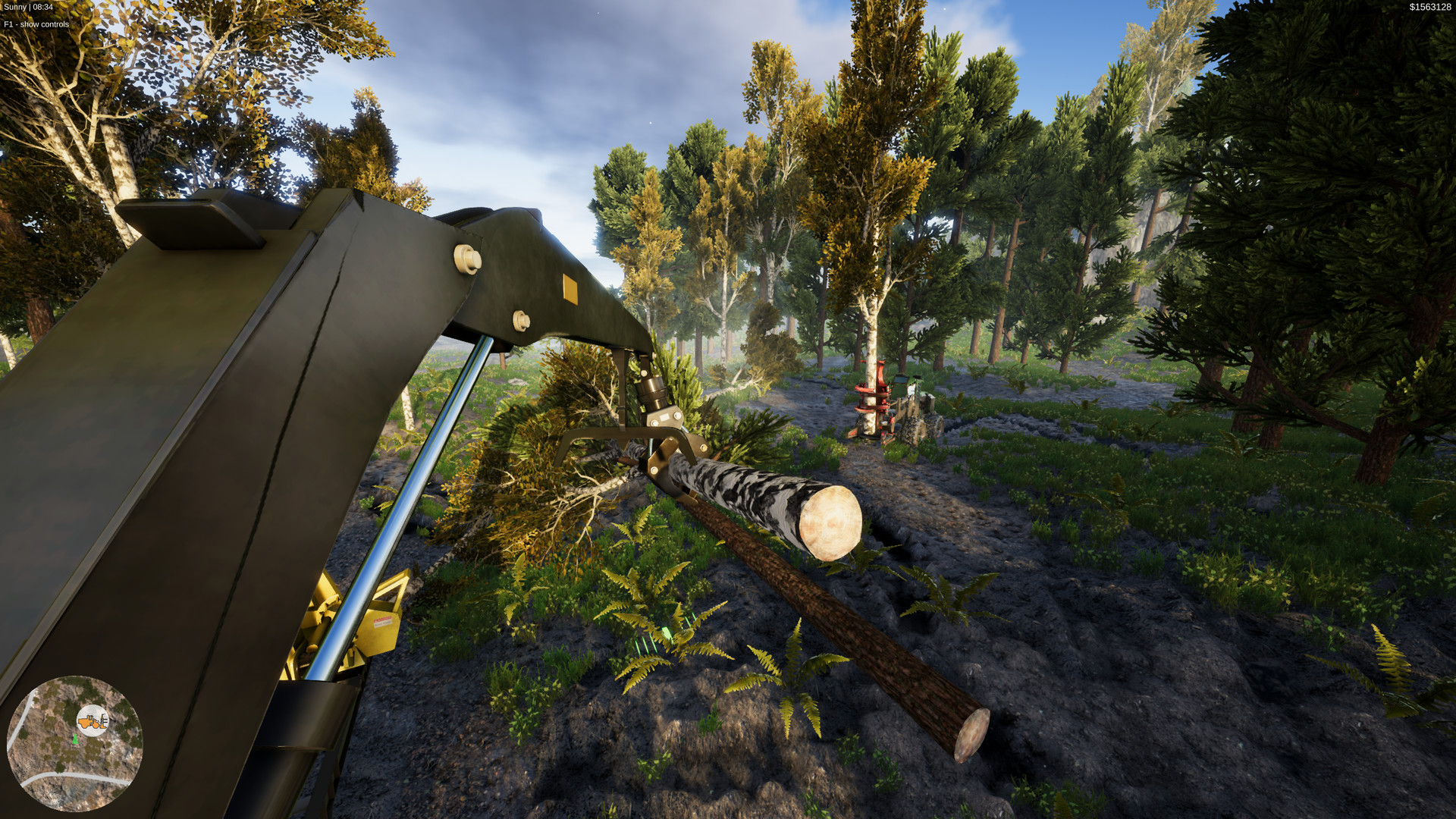This screenshot has width=1456, height=819.
Task: Click the light gray path crossing the minimap bottom
Action: pos(68,775)
